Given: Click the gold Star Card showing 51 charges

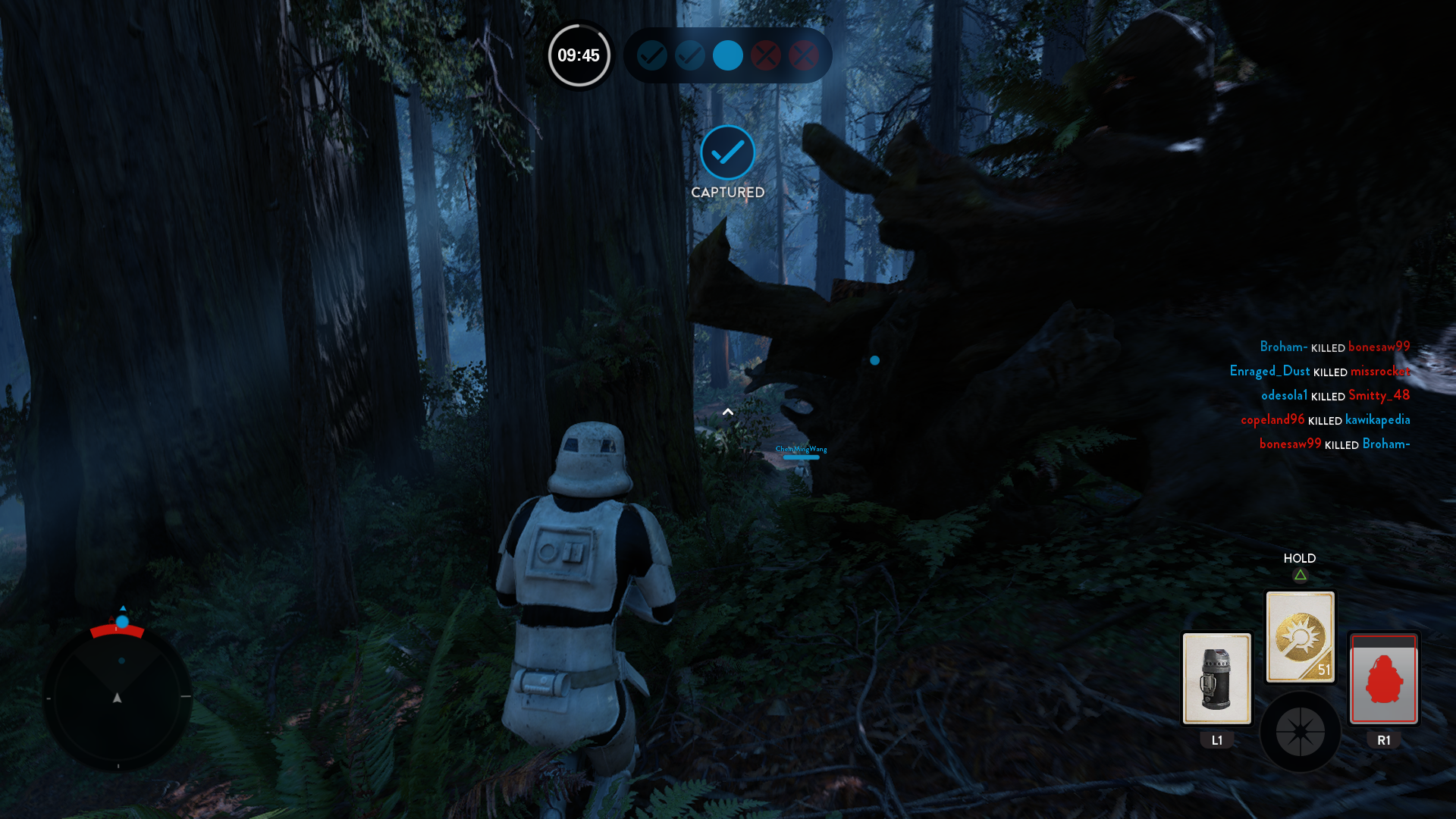Looking at the screenshot, I should (x=1300, y=635).
